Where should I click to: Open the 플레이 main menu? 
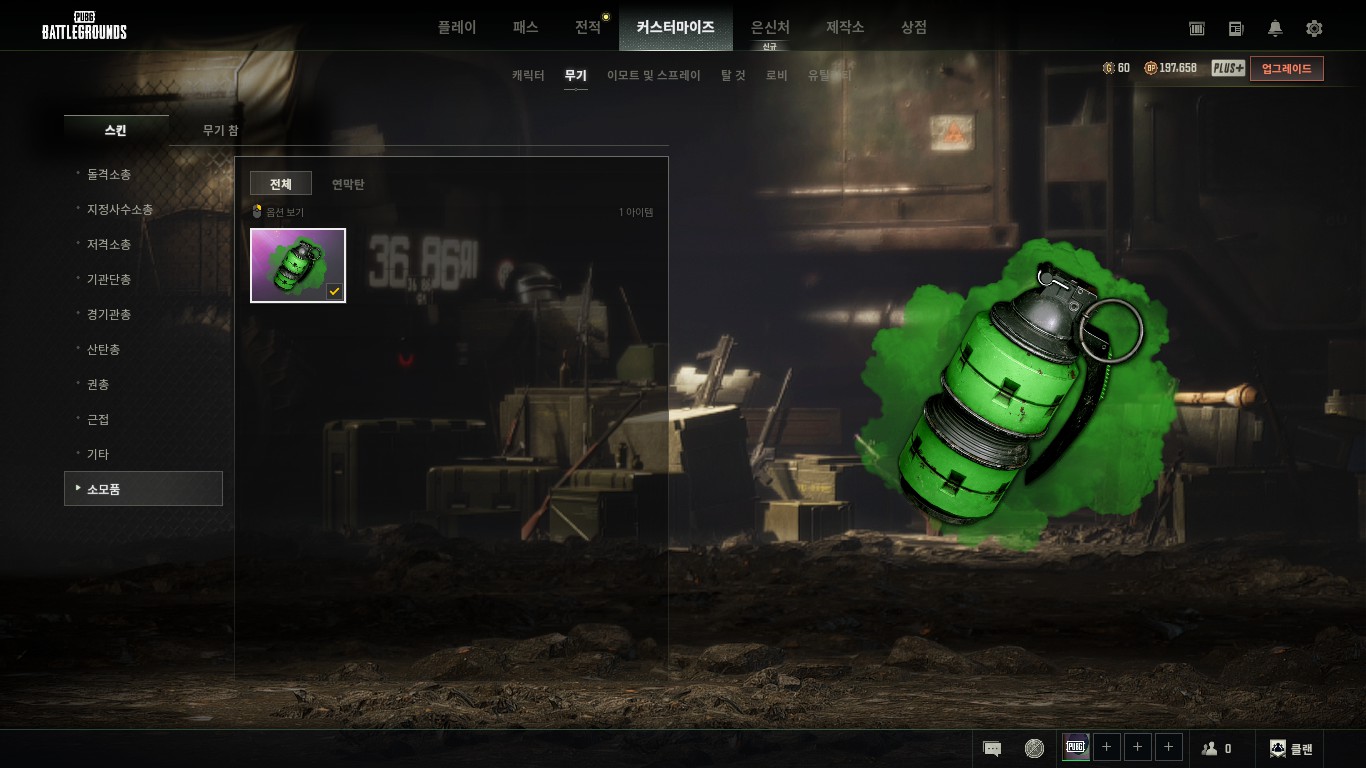click(x=457, y=27)
